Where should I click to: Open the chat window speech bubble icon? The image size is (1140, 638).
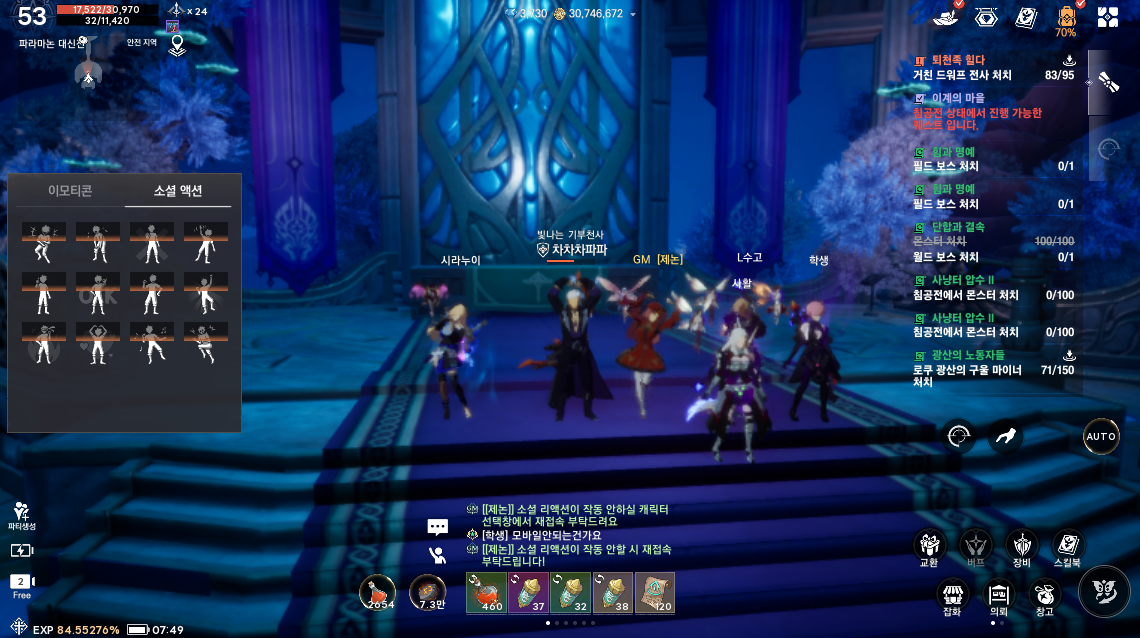coord(437,526)
